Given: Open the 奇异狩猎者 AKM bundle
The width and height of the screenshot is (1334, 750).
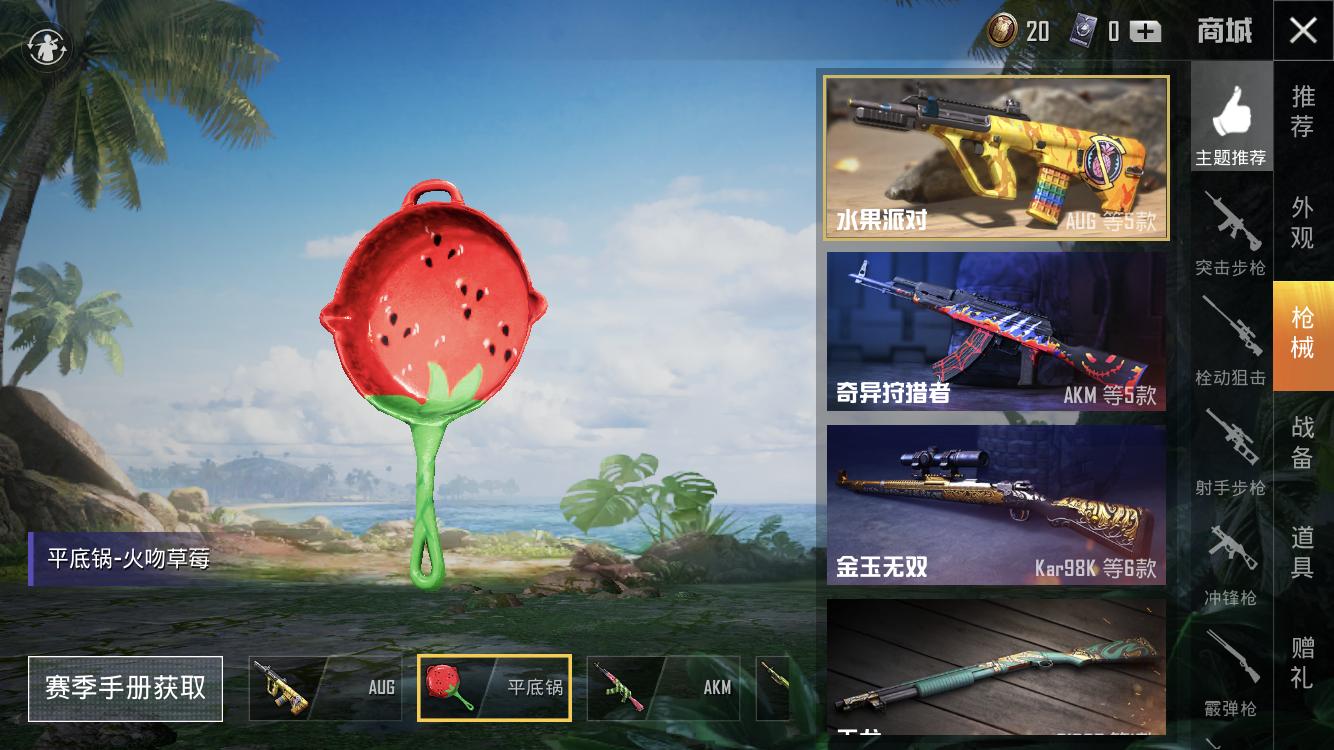Looking at the screenshot, I should [996, 331].
